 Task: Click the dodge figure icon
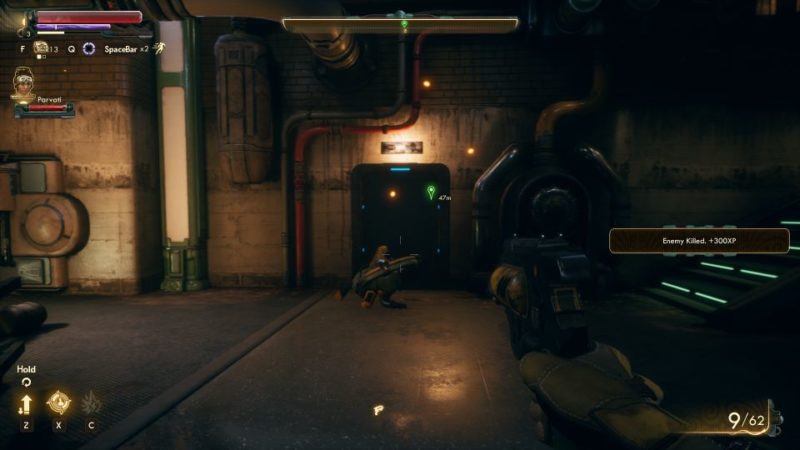(x=159, y=48)
